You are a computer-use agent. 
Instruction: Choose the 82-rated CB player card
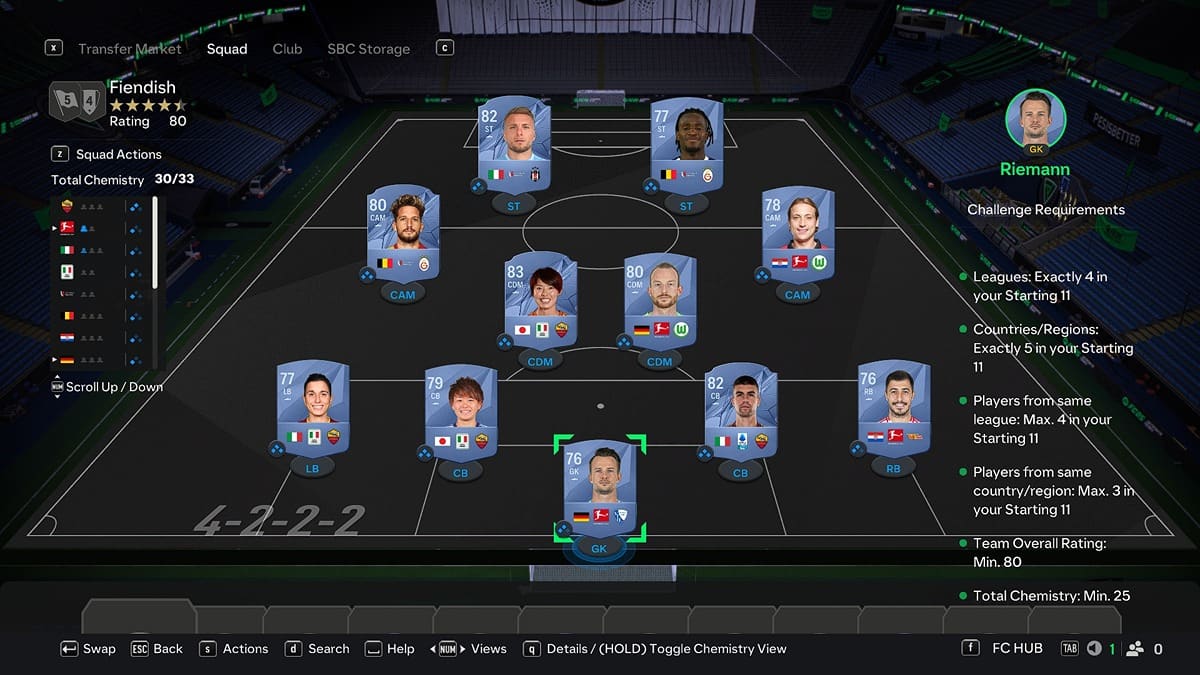click(x=740, y=411)
